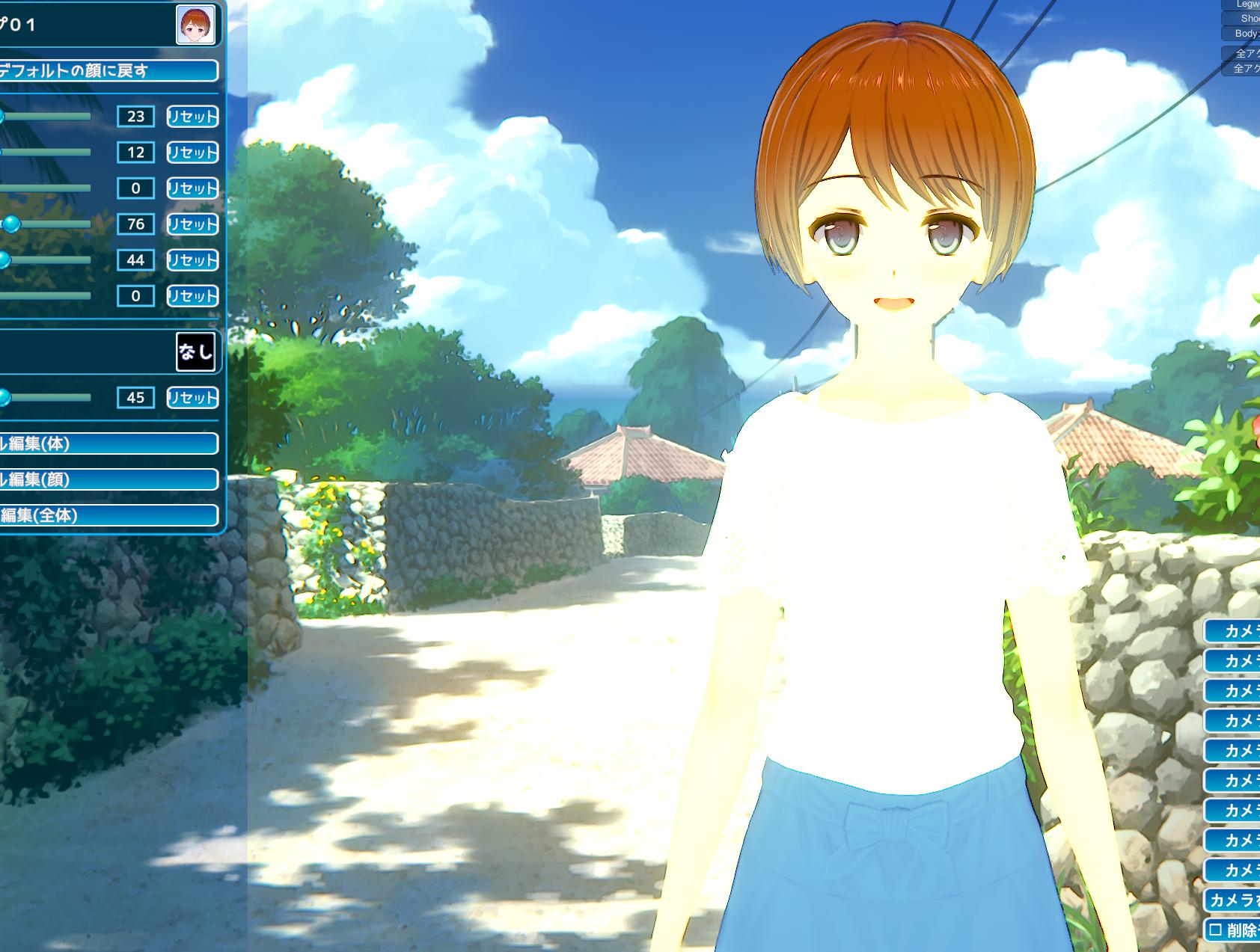1260x952 pixels.
Task: Reset the slider showing value 44
Action: click(x=192, y=260)
